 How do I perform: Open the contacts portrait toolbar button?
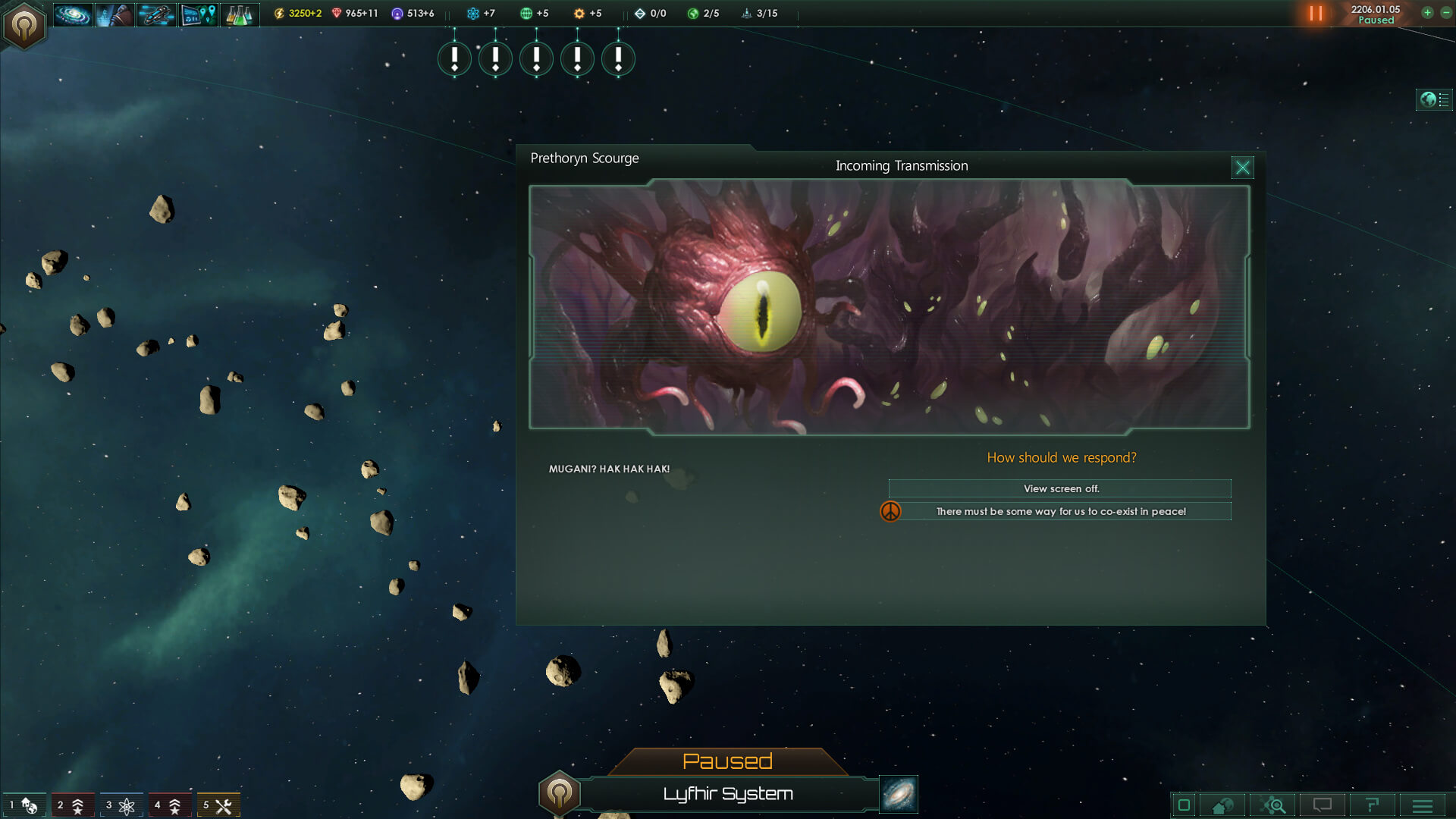pos(115,14)
